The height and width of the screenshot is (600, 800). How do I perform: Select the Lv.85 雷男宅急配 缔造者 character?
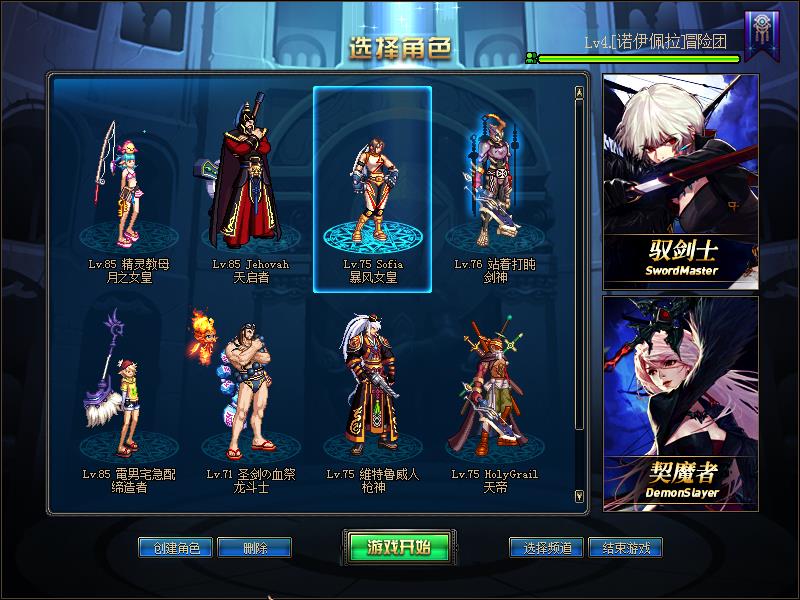point(127,400)
